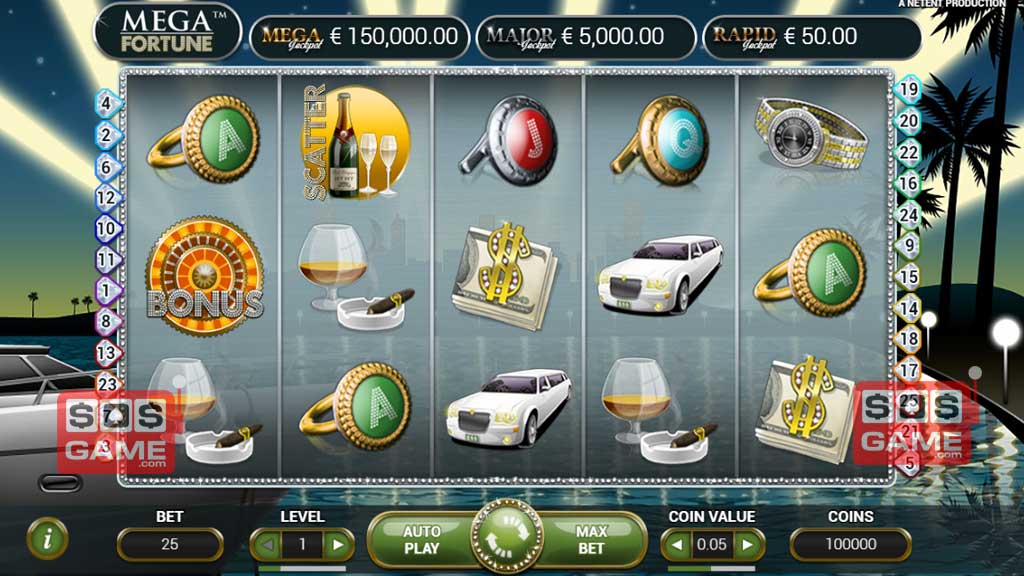Select the payline 9 marker
1024x576 pixels.
point(909,245)
